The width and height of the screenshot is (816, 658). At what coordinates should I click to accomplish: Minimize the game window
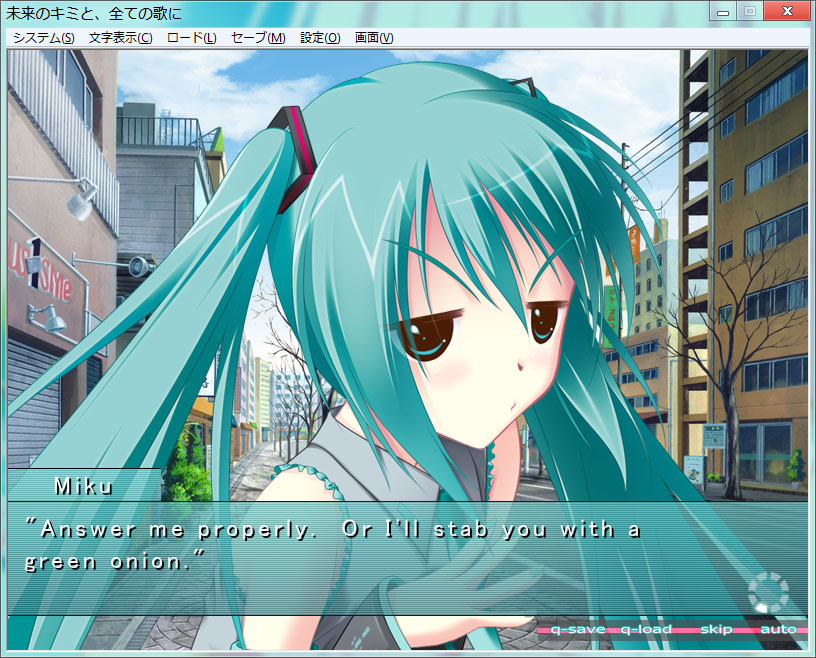pos(724,11)
